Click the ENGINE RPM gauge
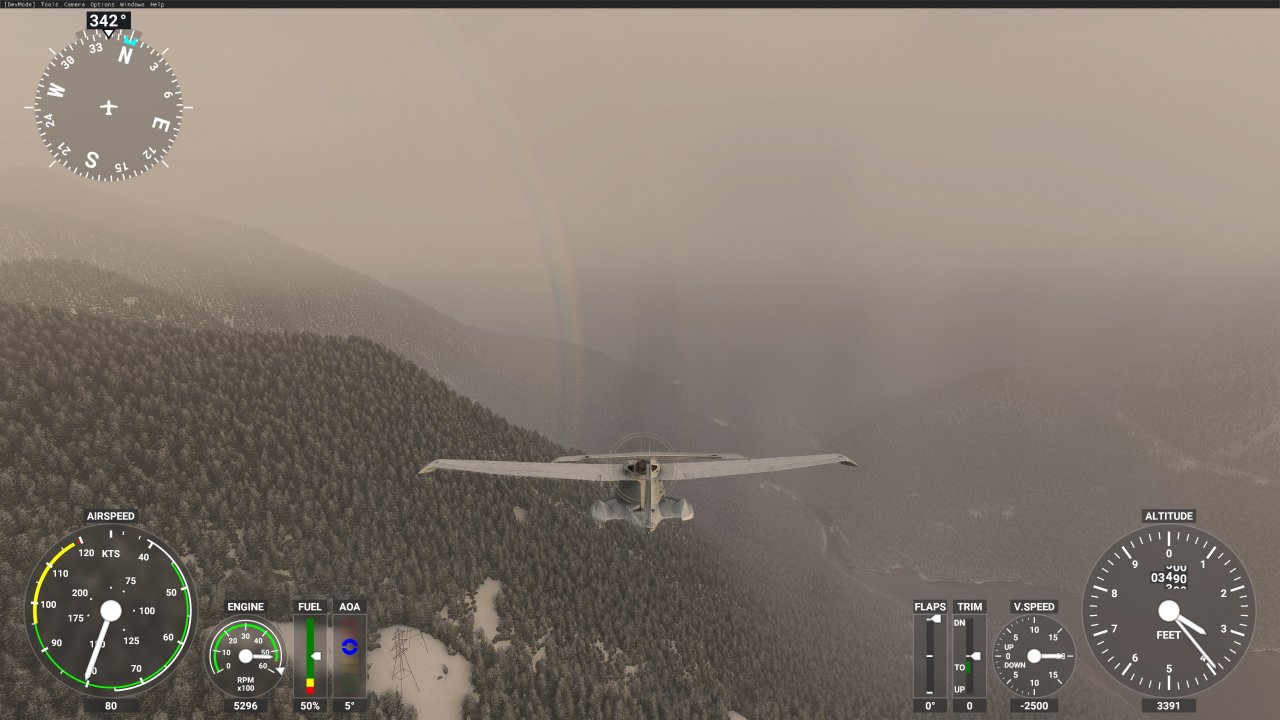 246,658
